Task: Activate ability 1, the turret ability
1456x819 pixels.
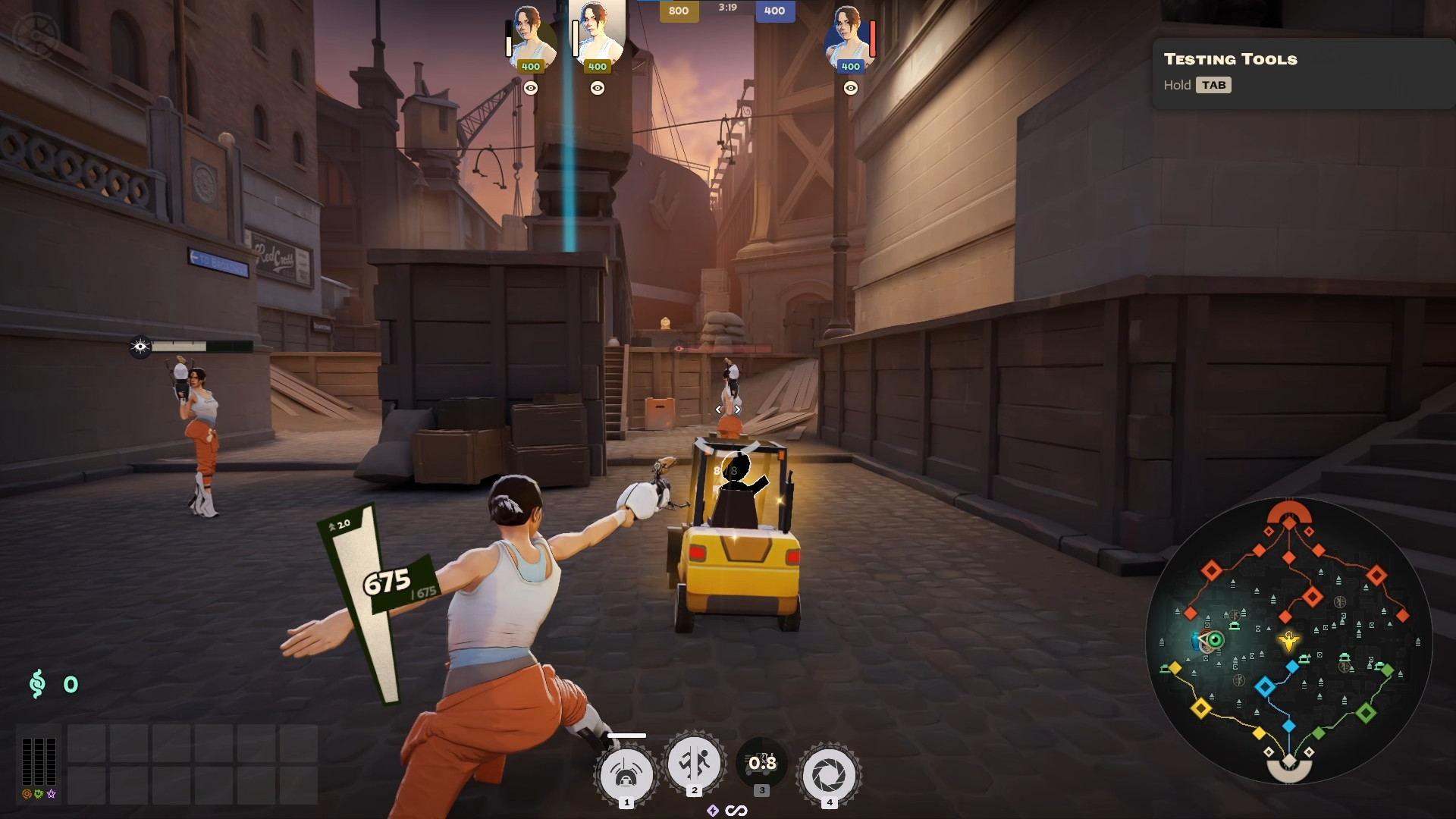Action: point(626,770)
